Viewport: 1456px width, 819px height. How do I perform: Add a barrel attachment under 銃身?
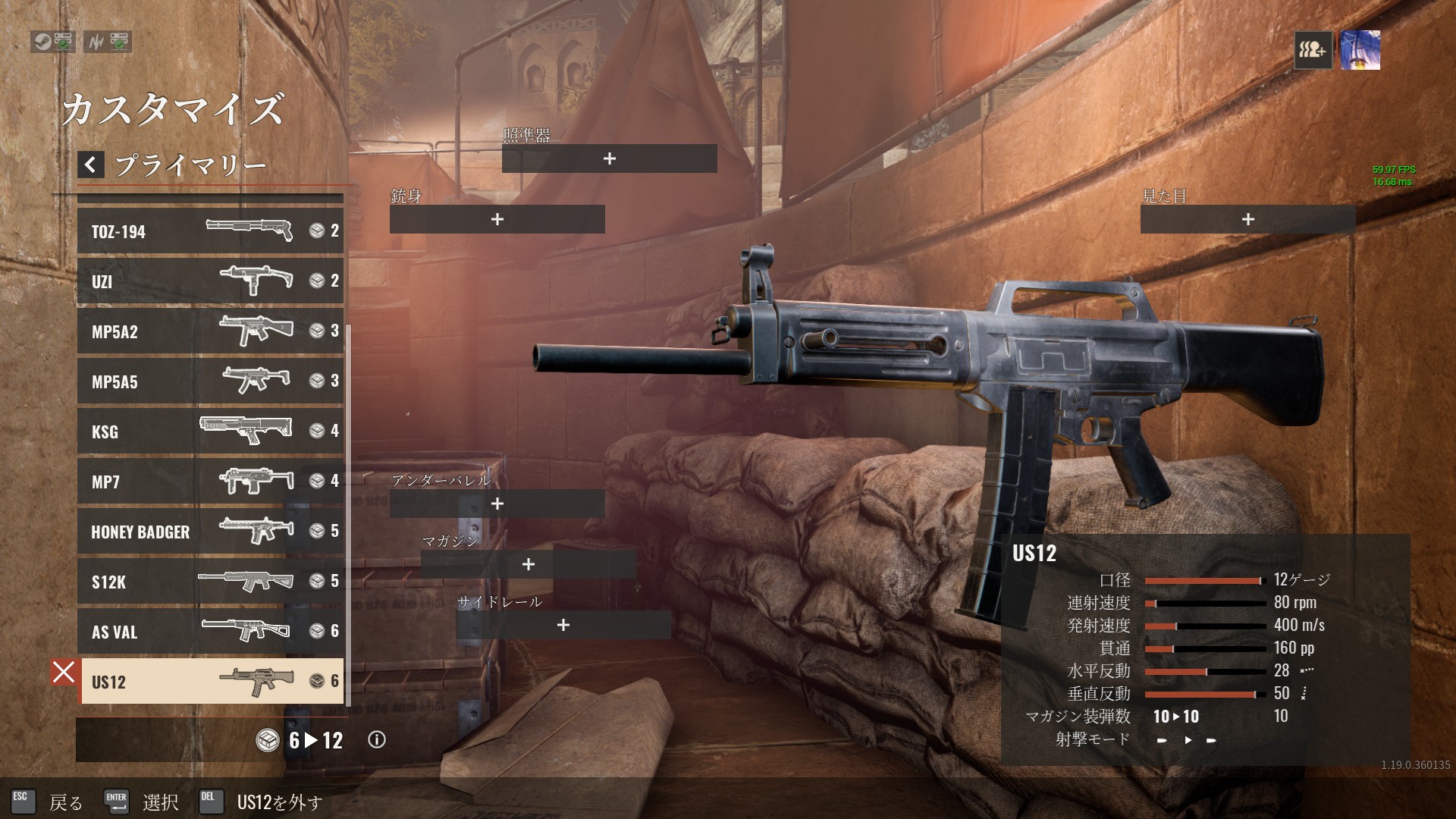pos(497,219)
